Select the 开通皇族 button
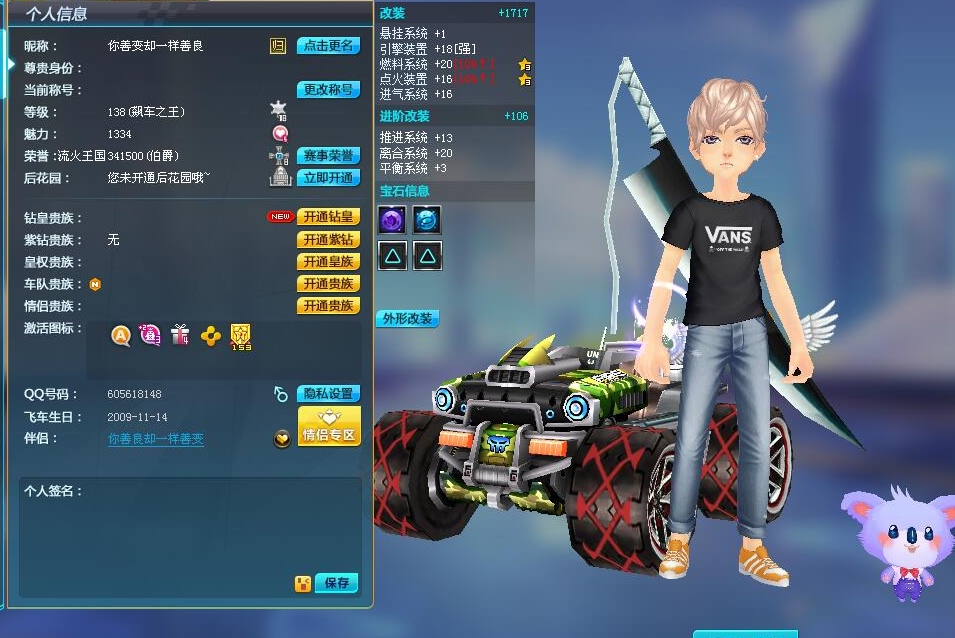This screenshot has height=638, width=955. tap(328, 262)
